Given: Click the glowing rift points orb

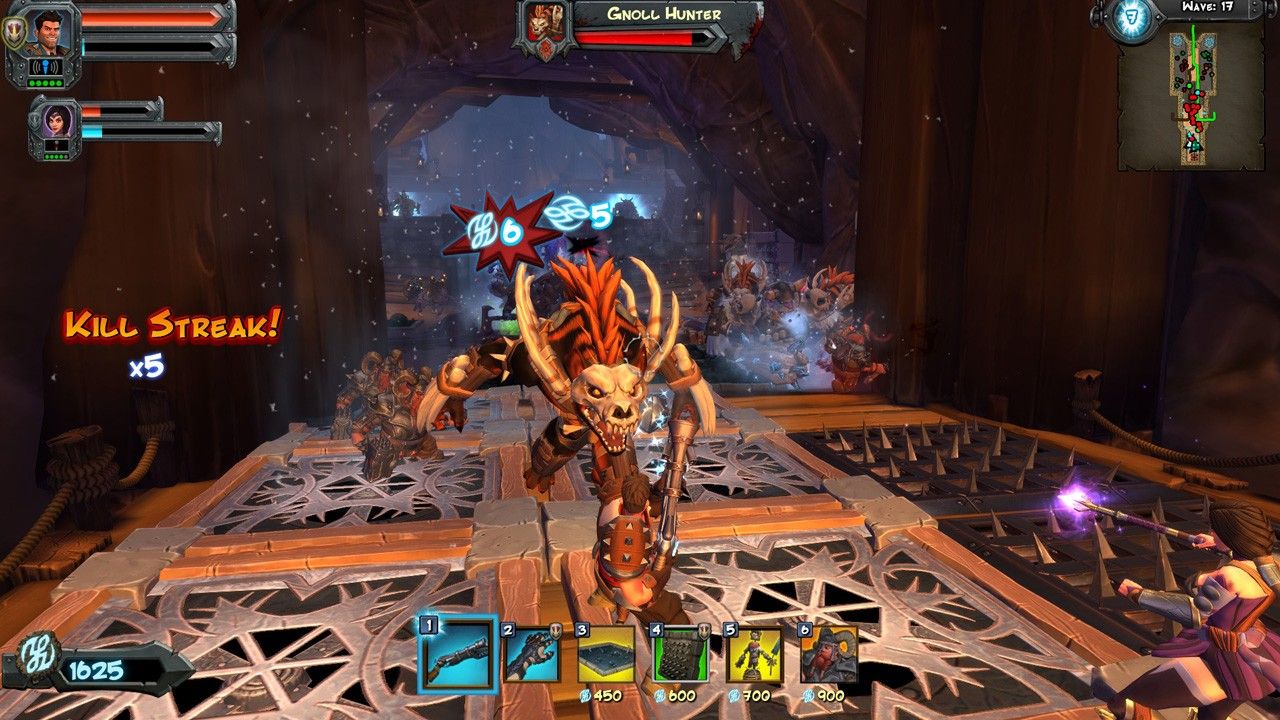Looking at the screenshot, I should point(1130,19).
